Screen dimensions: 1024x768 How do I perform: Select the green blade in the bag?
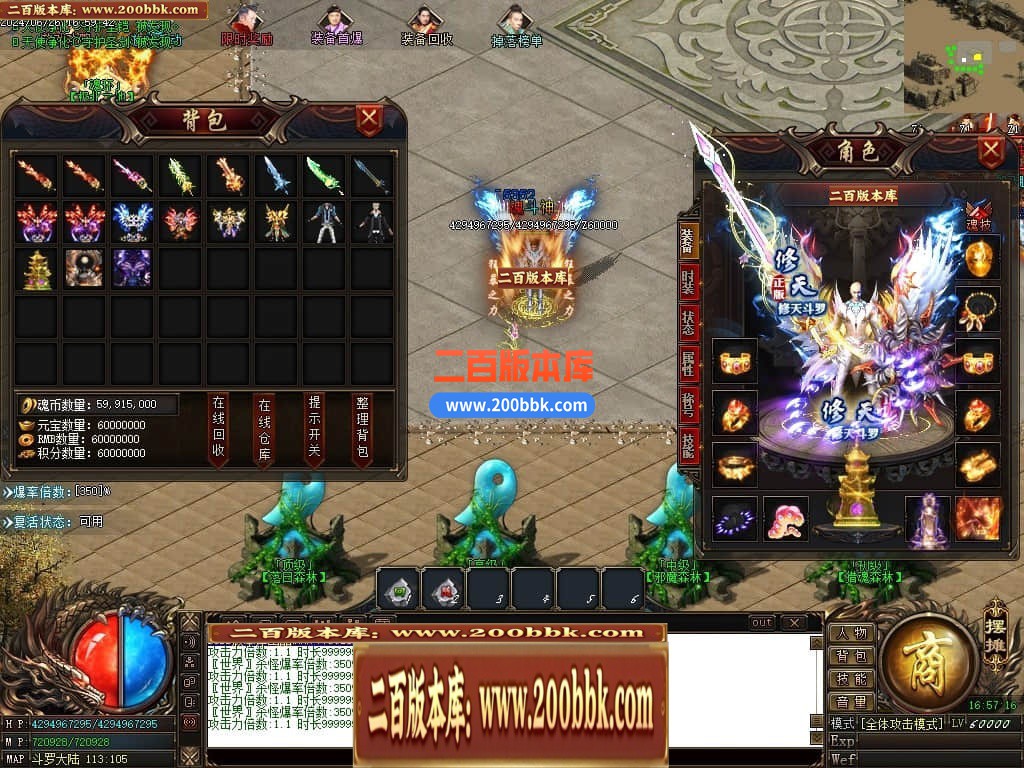[x=324, y=176]
